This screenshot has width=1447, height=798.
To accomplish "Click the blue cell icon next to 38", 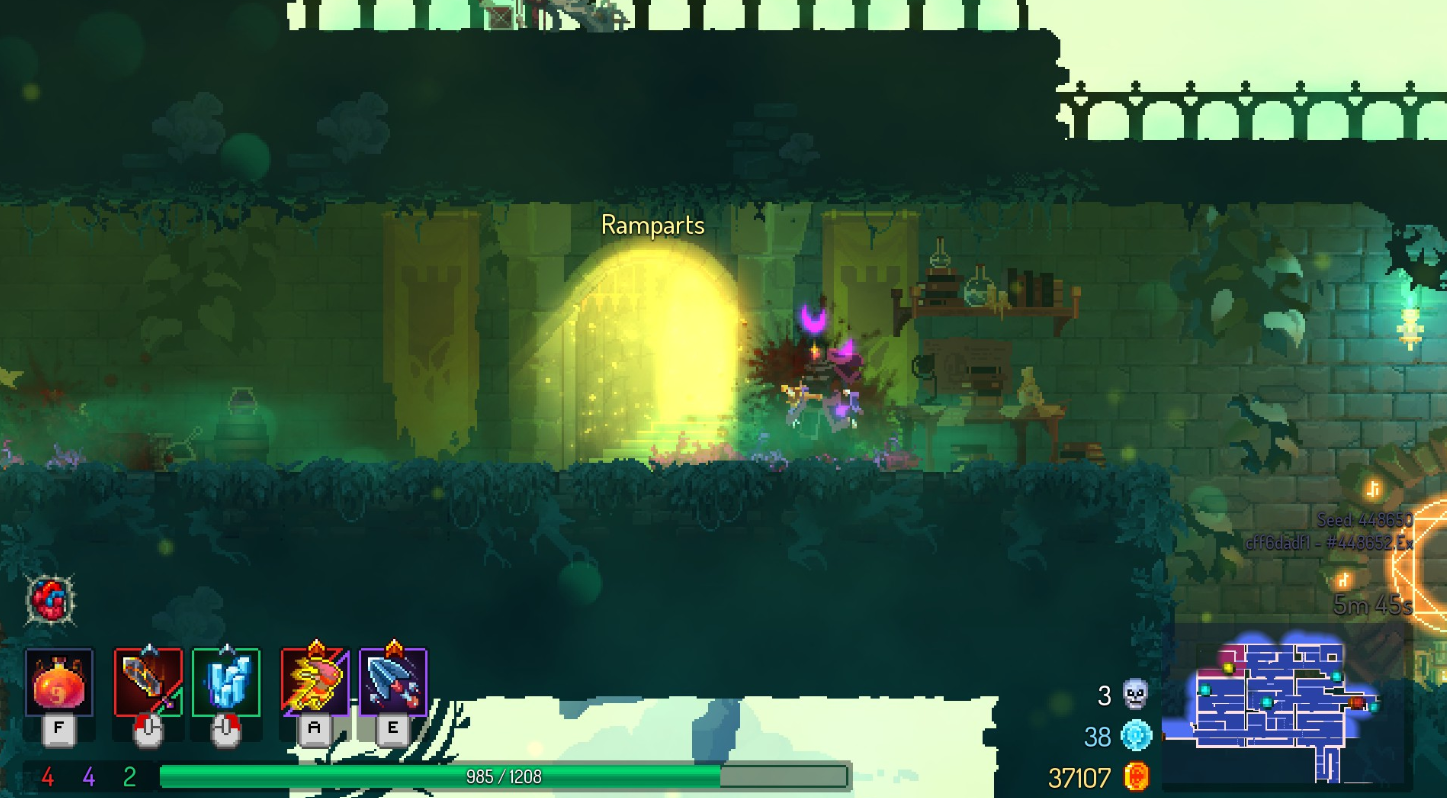I will pyautogui.click(x=1135, y=736).
